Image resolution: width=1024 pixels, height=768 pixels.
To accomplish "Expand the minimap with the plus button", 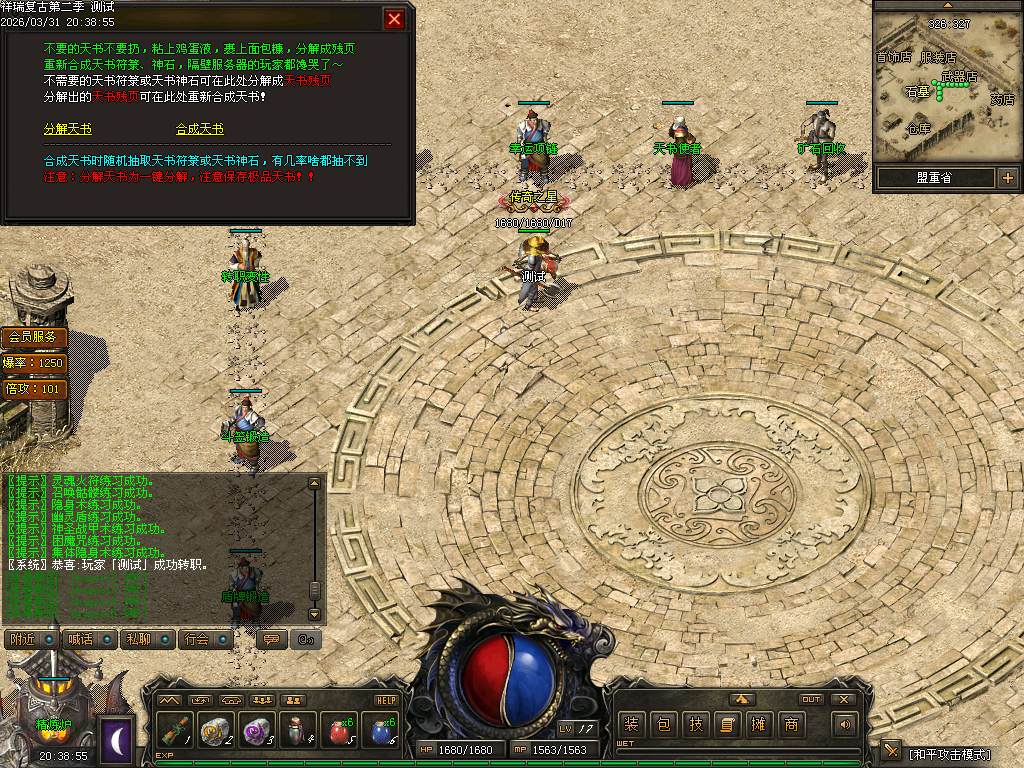I will pos(1007,179).
